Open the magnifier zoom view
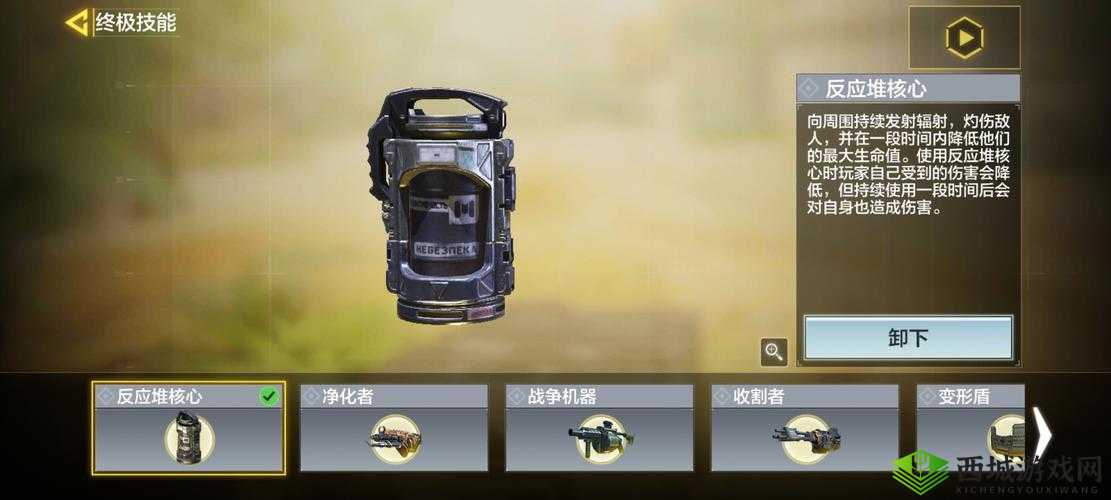This screenshot has height=500, width=1111. [x=773, y=351]
